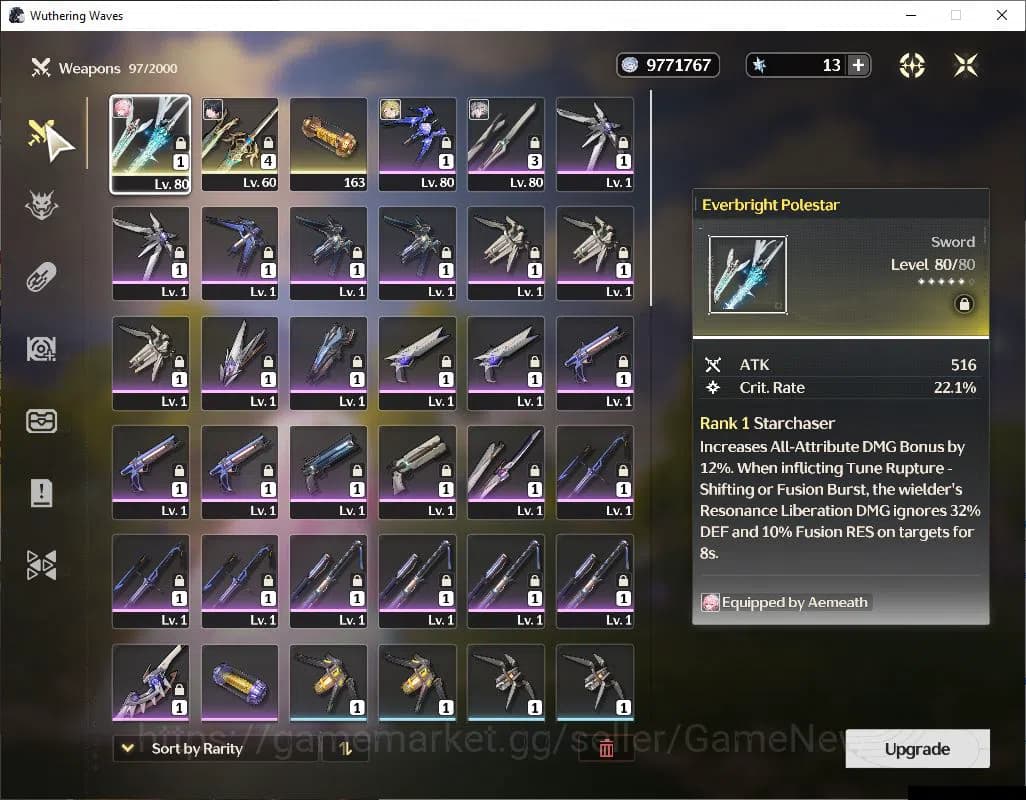
Task: Minimize the Wuthering Waves window
Action: [911, 15]
